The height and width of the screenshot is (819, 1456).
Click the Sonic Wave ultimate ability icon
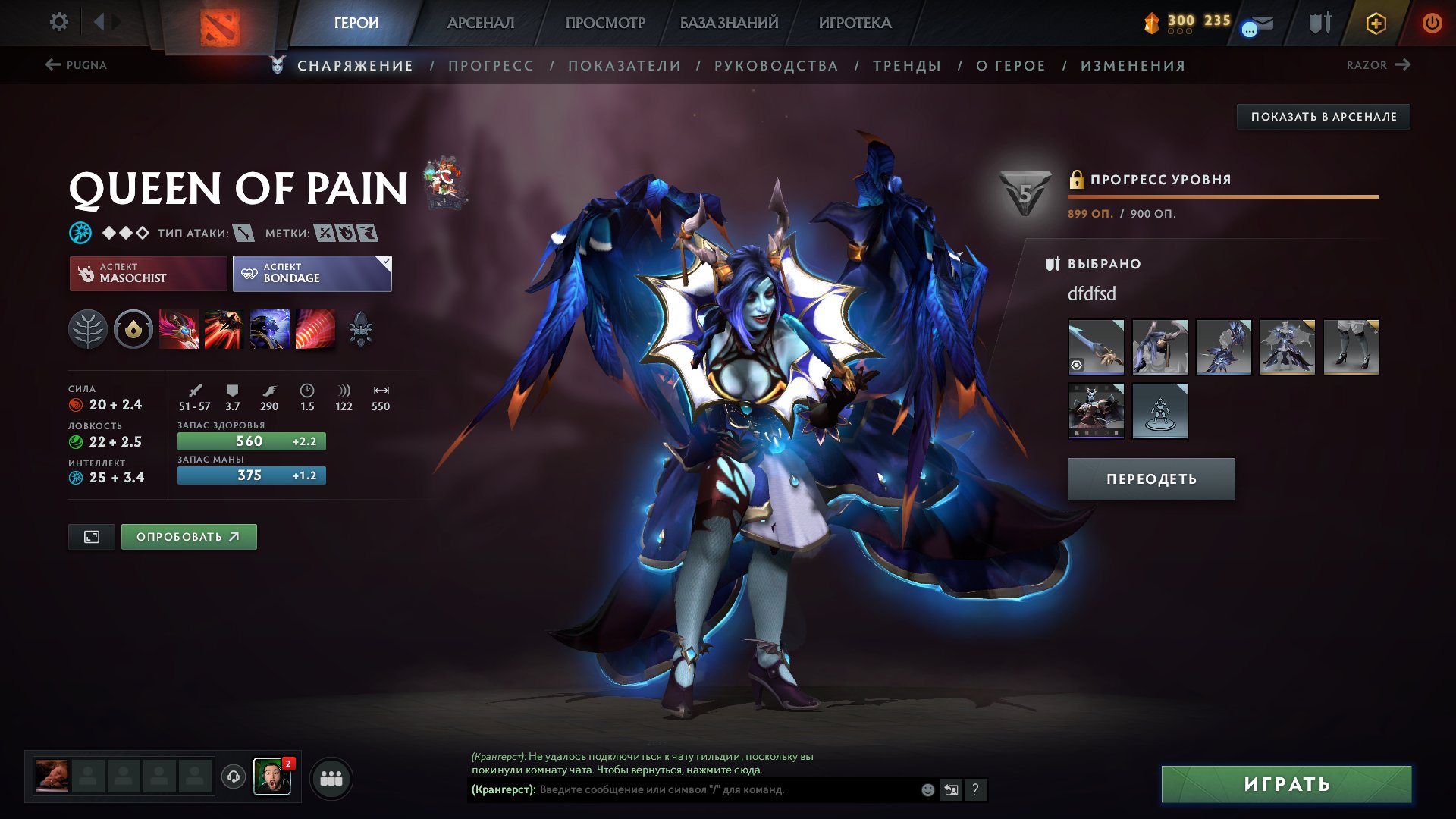313,329
